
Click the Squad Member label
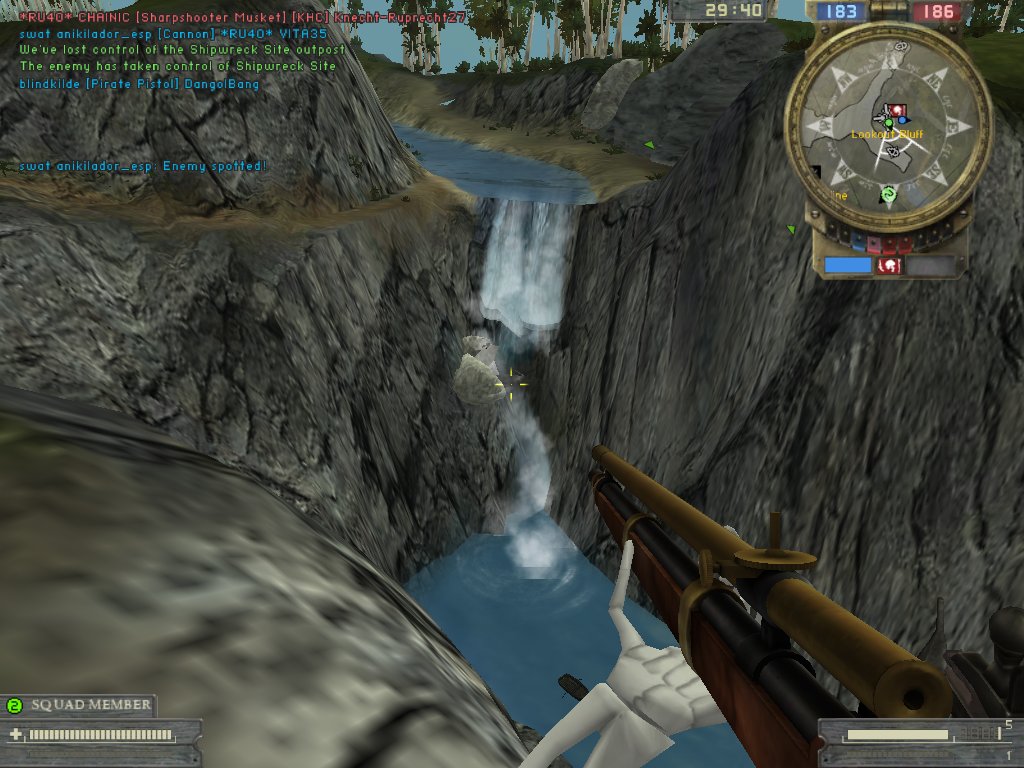91,705
